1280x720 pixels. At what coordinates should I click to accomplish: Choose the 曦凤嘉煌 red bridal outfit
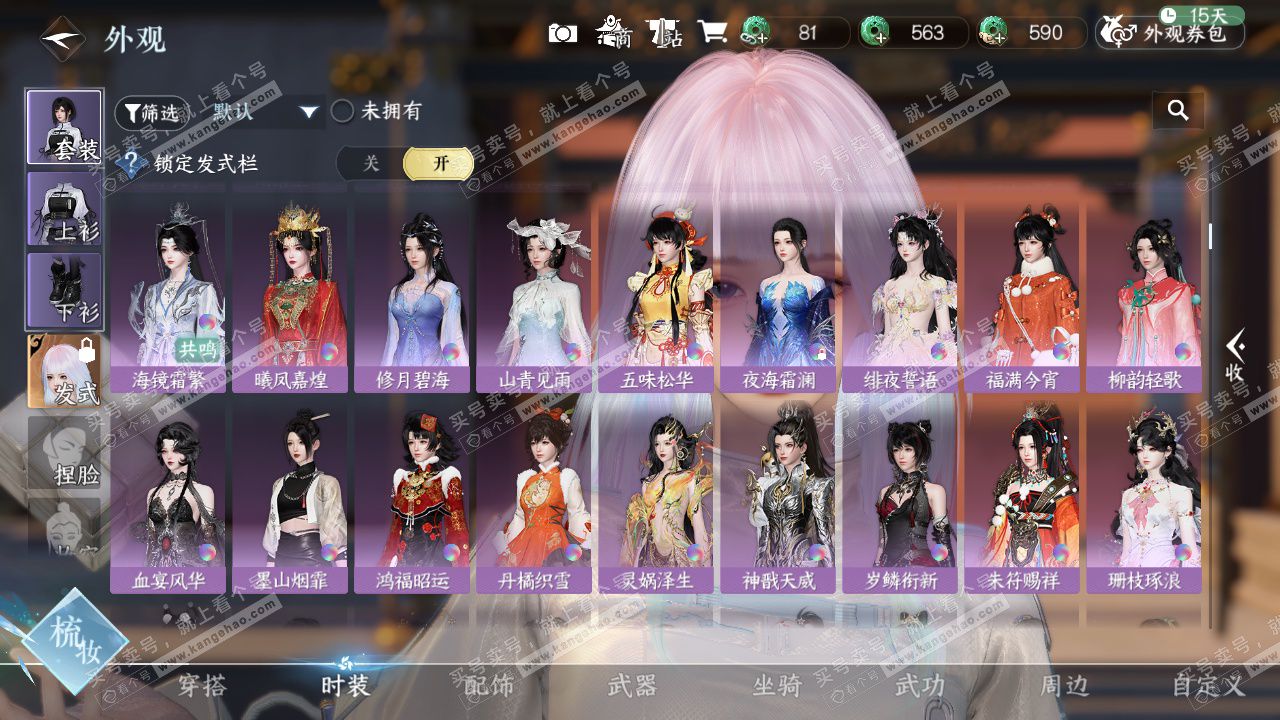click(290, 295)
